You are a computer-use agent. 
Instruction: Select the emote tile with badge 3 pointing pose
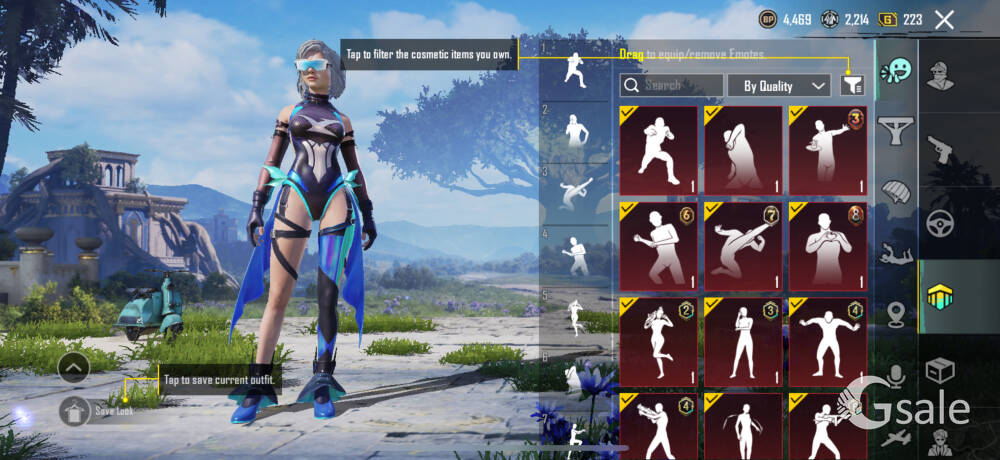point(827,150)
